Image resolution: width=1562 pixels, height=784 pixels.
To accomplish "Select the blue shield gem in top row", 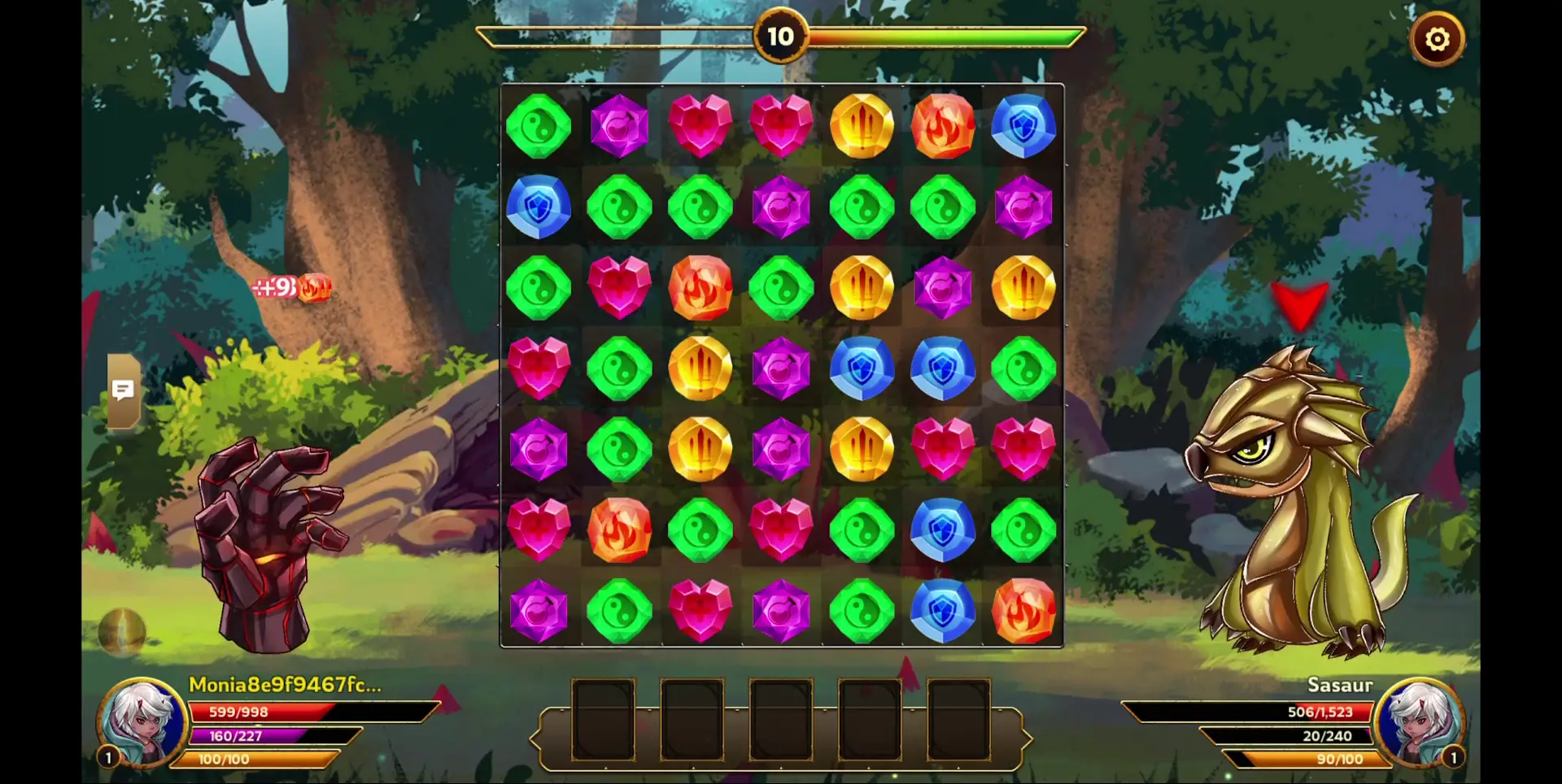I will coord(1023,125).
